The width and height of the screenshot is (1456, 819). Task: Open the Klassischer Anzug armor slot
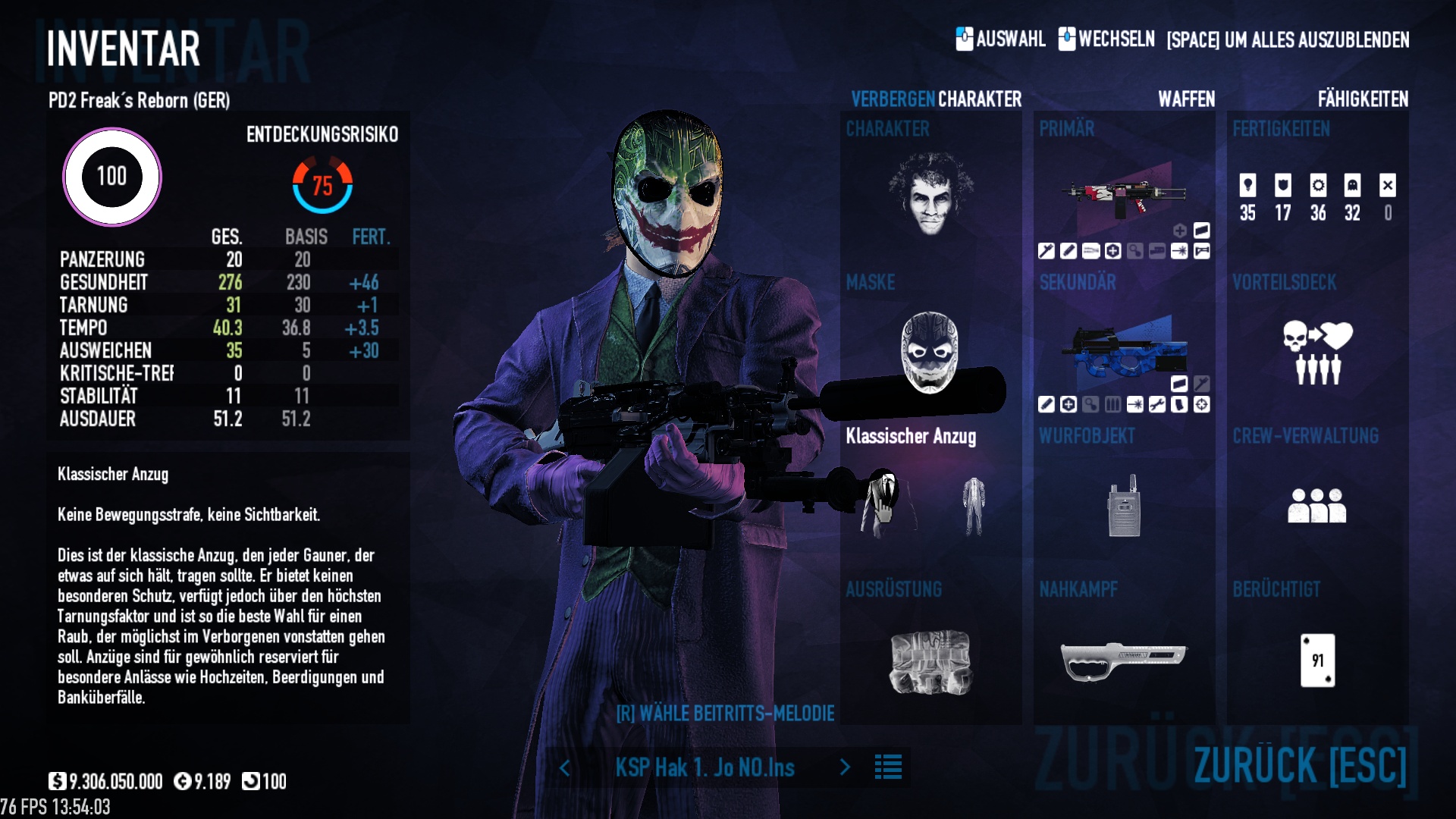(884, 504)
